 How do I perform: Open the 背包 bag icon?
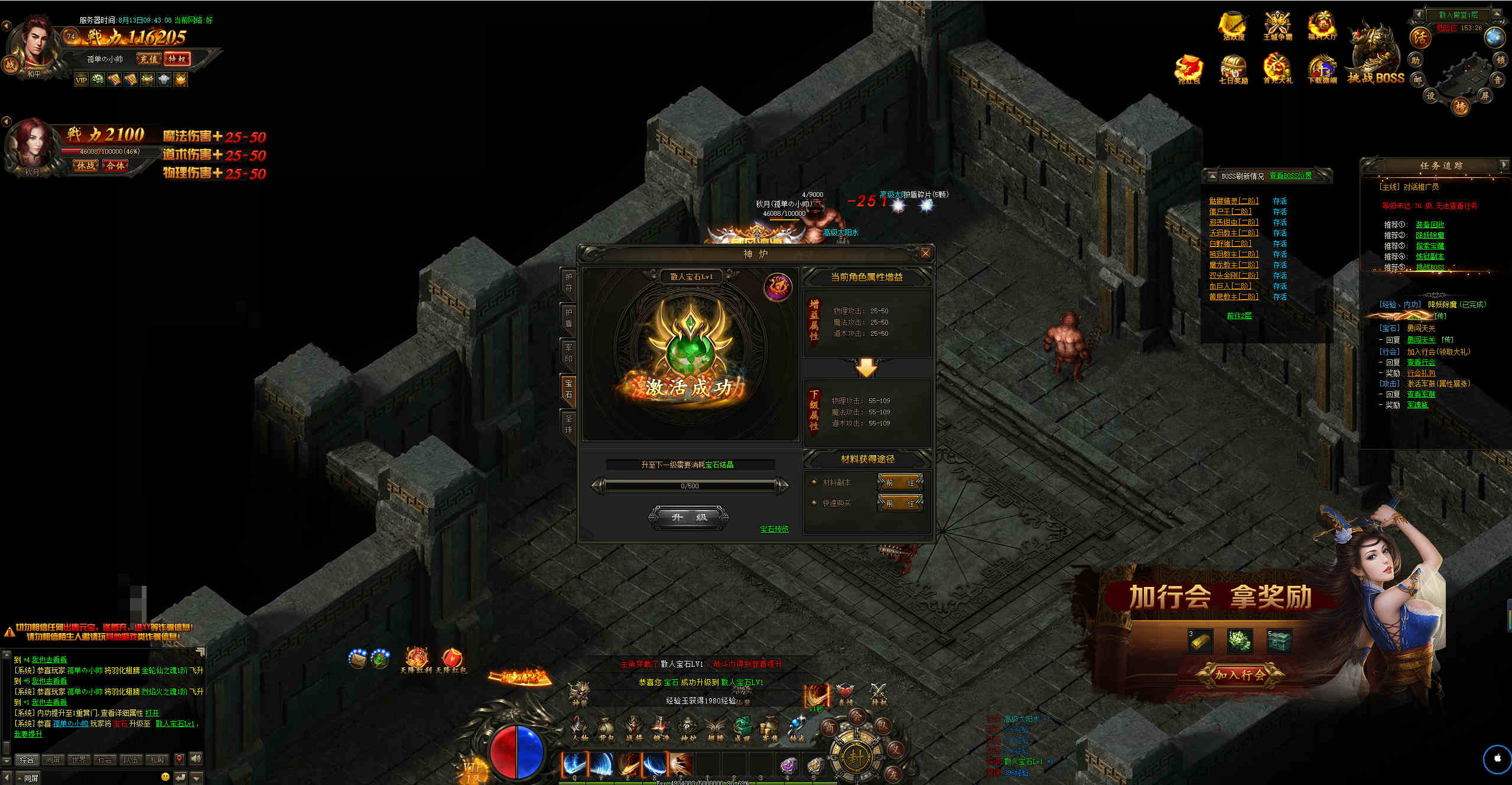pyautogui.click(x=606, y=728)
